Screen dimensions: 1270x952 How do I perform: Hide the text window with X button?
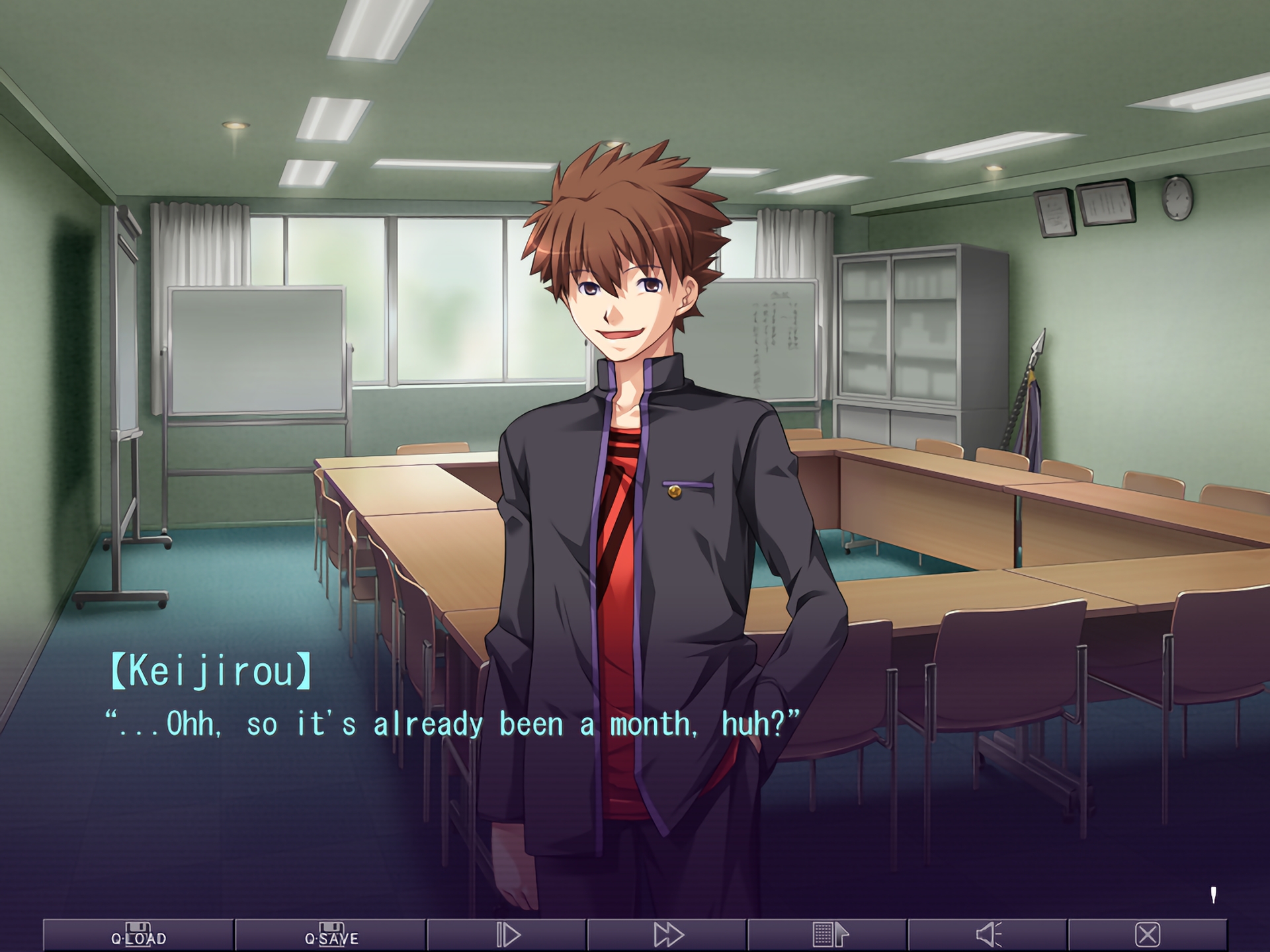[x=1148, y=935]
